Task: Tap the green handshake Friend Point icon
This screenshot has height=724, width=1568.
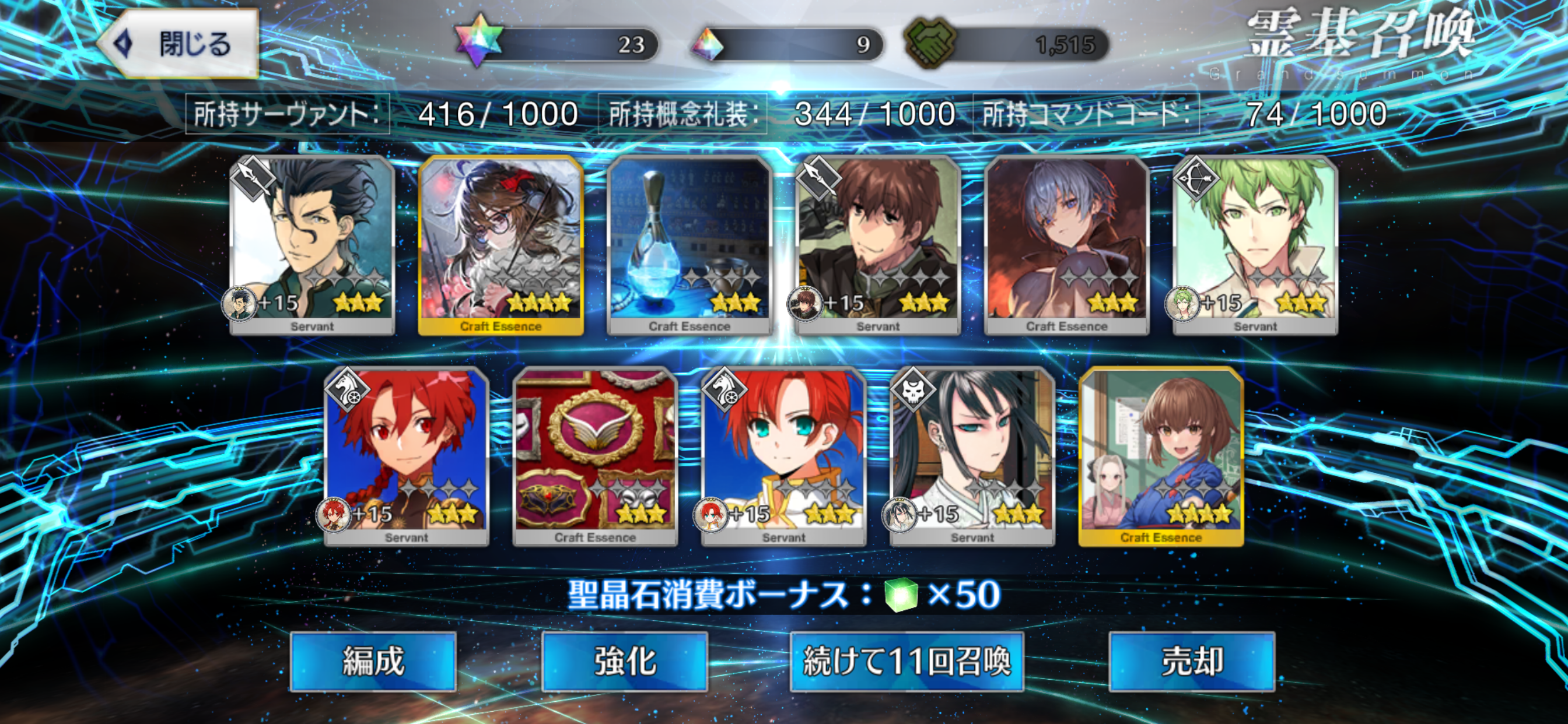Action: click(x=929, y=43)
